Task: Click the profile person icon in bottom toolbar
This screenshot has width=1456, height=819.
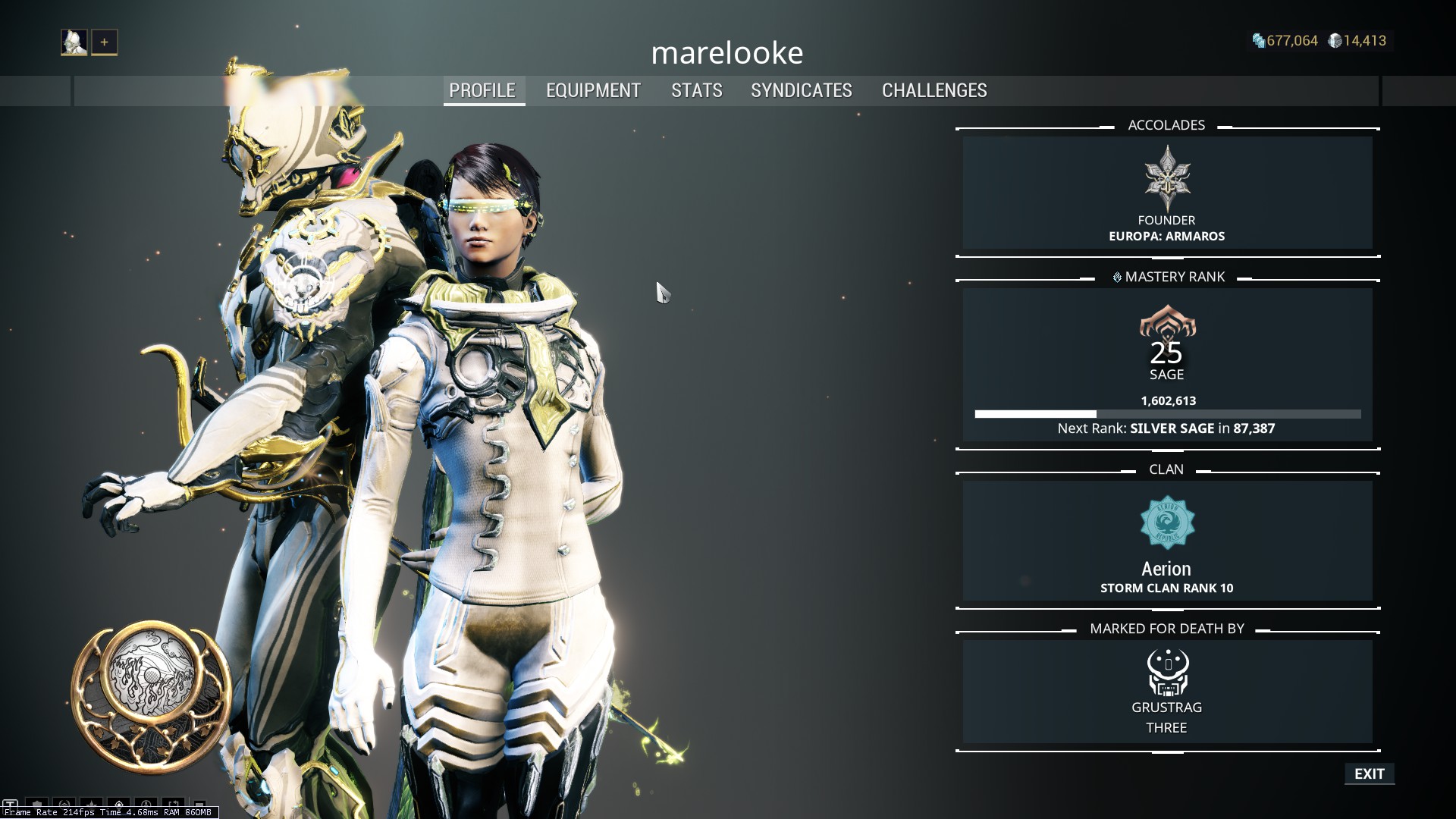Action: 146,804
